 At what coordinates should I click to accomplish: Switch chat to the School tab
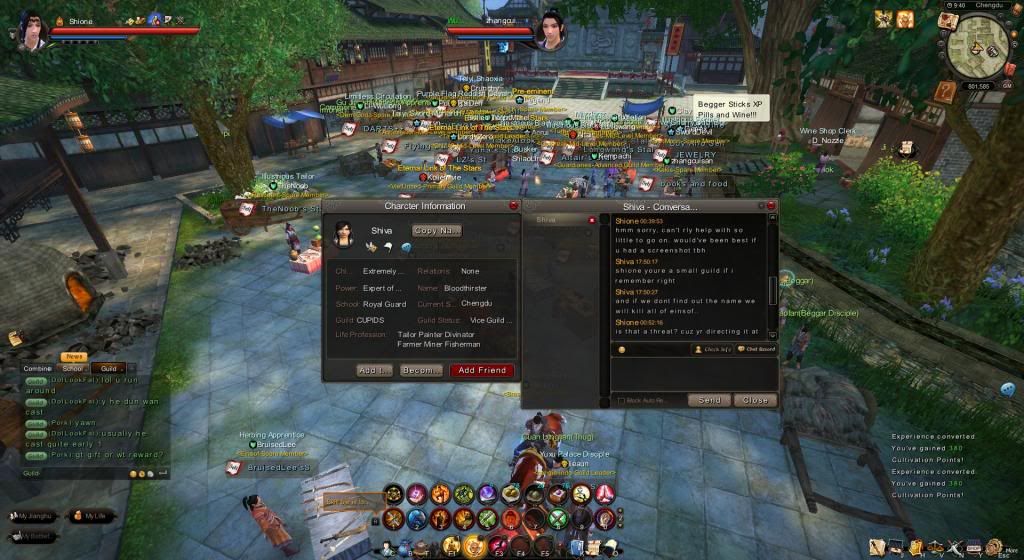tap(72, 368)
